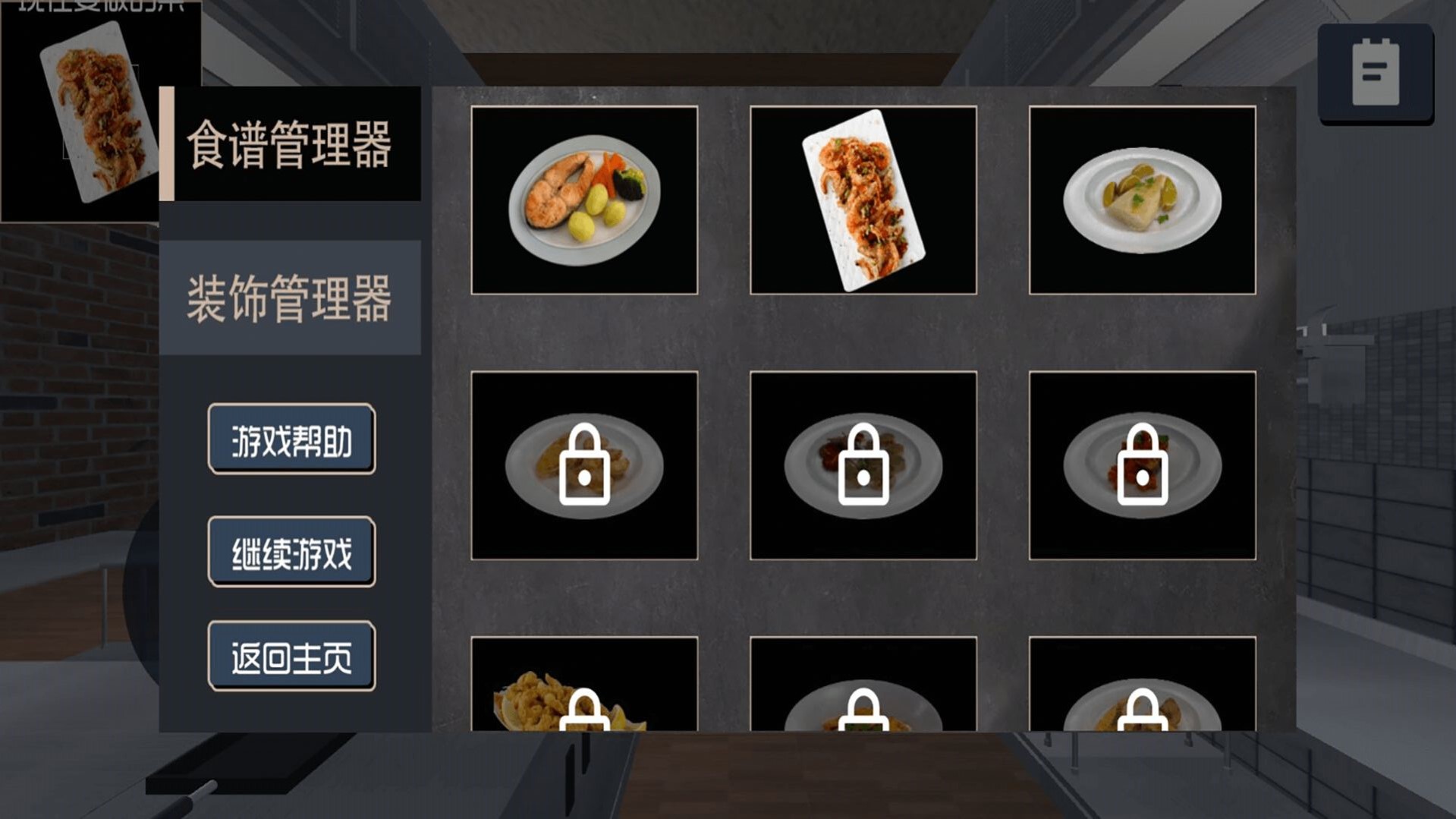
Task: Tap the lock on bottom-left fried dish
Action: (x=585, y=713)
